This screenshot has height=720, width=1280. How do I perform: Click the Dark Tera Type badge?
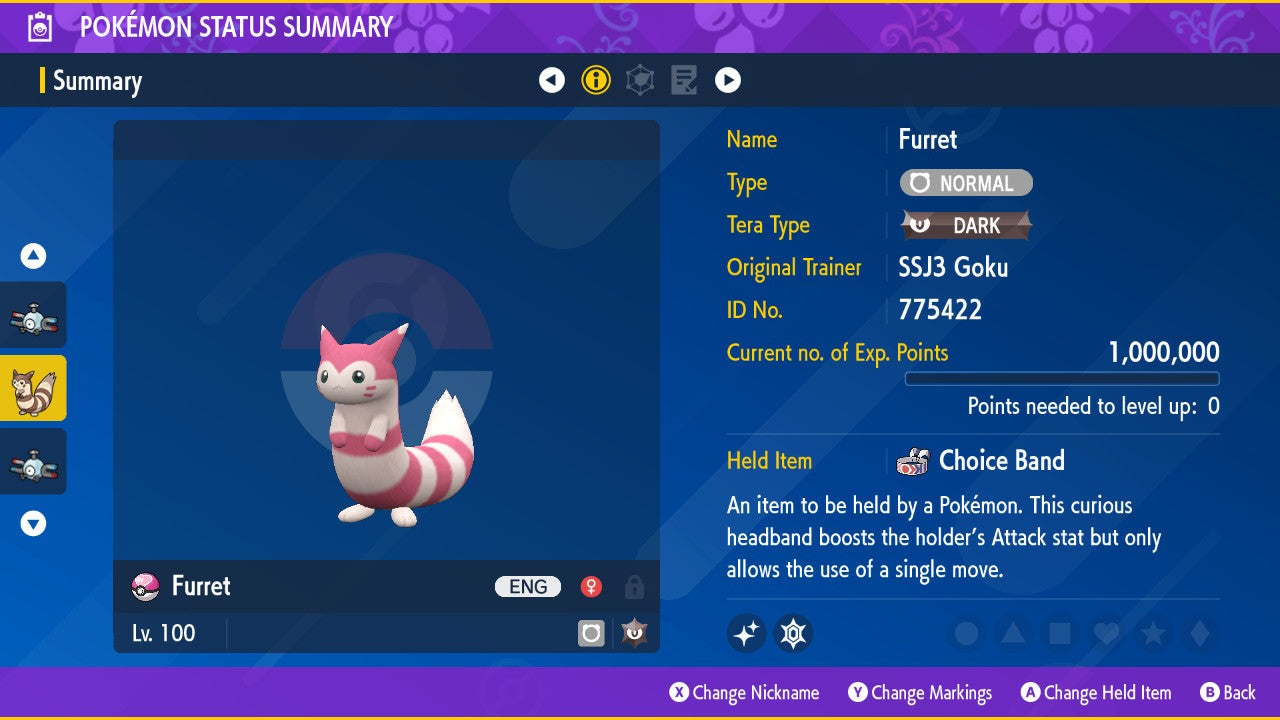coord(966,225)
